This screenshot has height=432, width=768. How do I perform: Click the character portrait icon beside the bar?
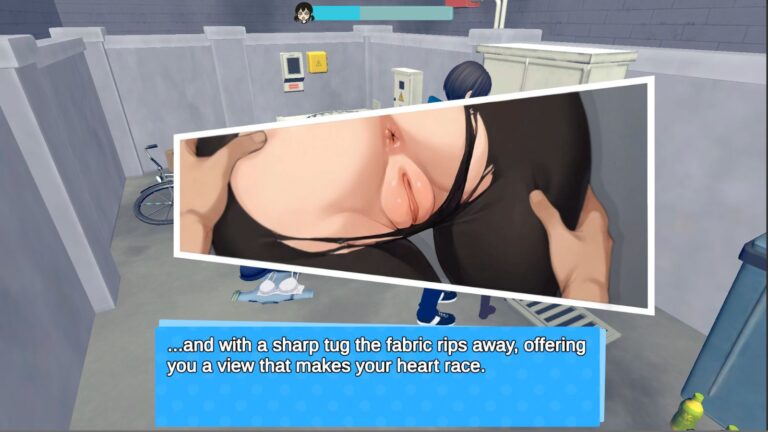303,12
